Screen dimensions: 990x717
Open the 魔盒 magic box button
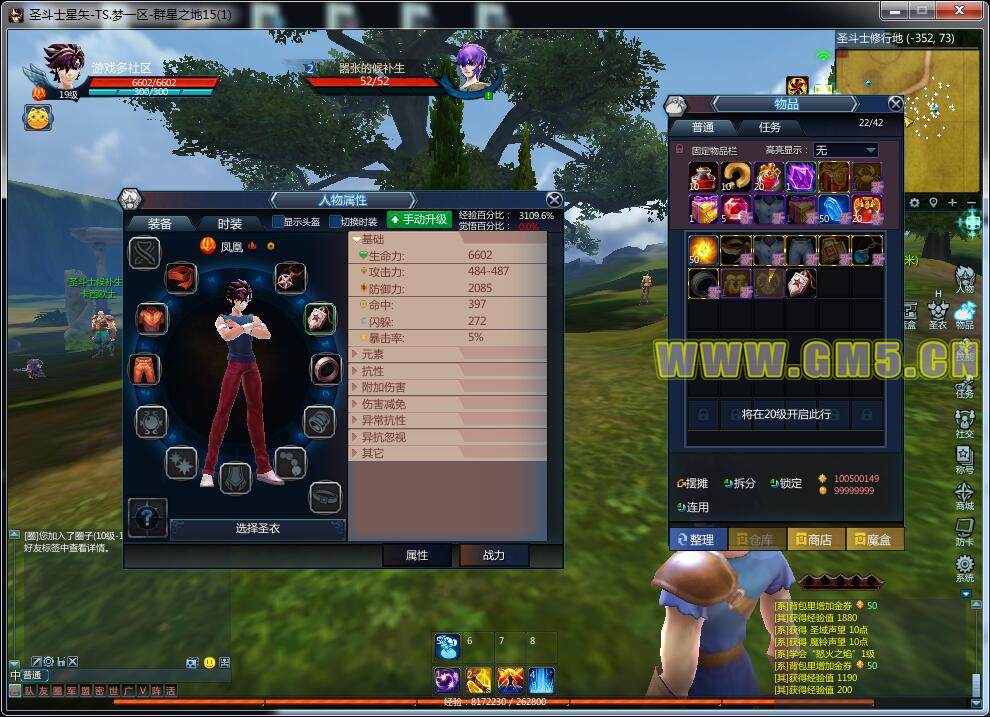874,539
